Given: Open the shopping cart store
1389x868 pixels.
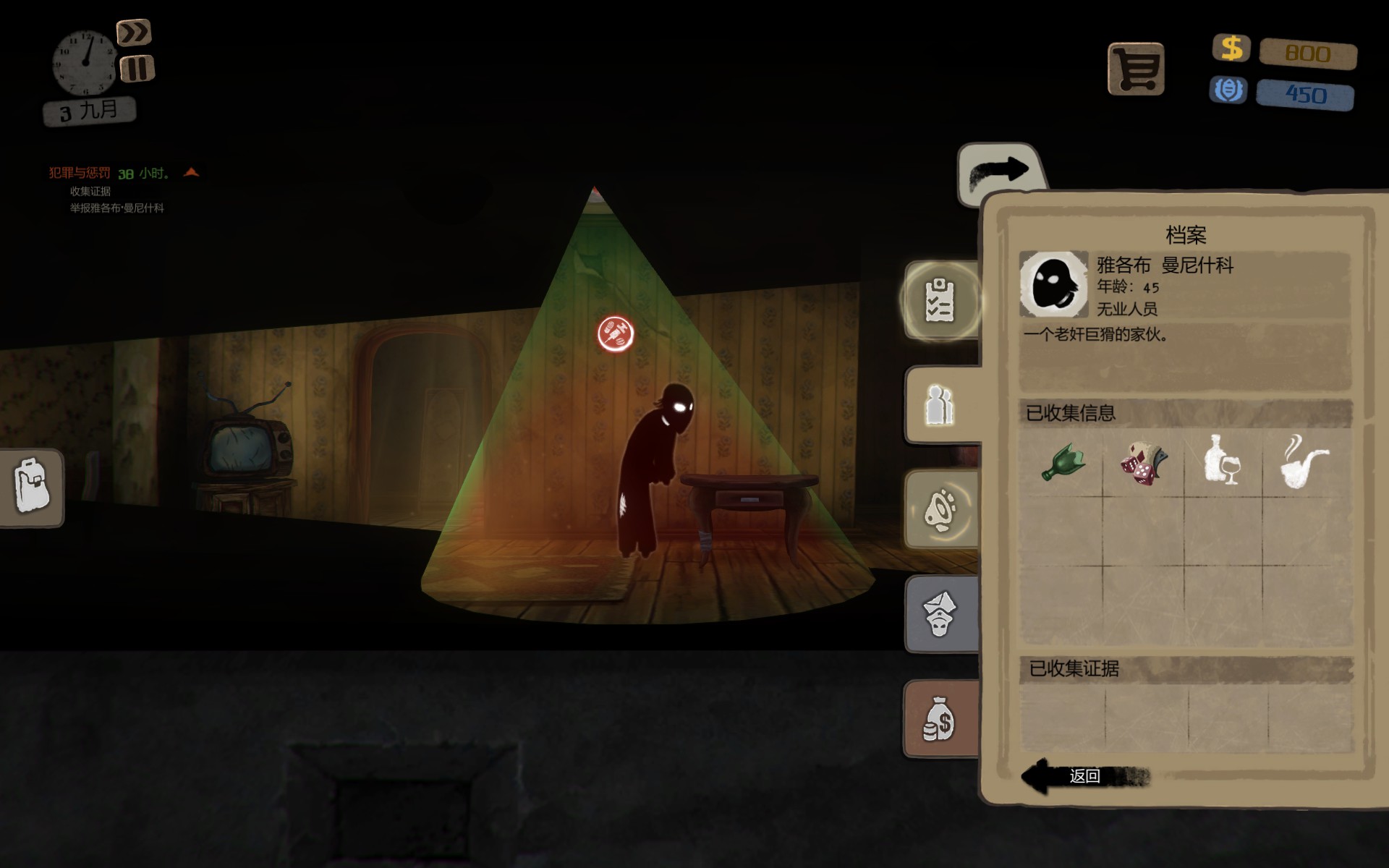Looking at the screenshot, I should pos(1136,69).
